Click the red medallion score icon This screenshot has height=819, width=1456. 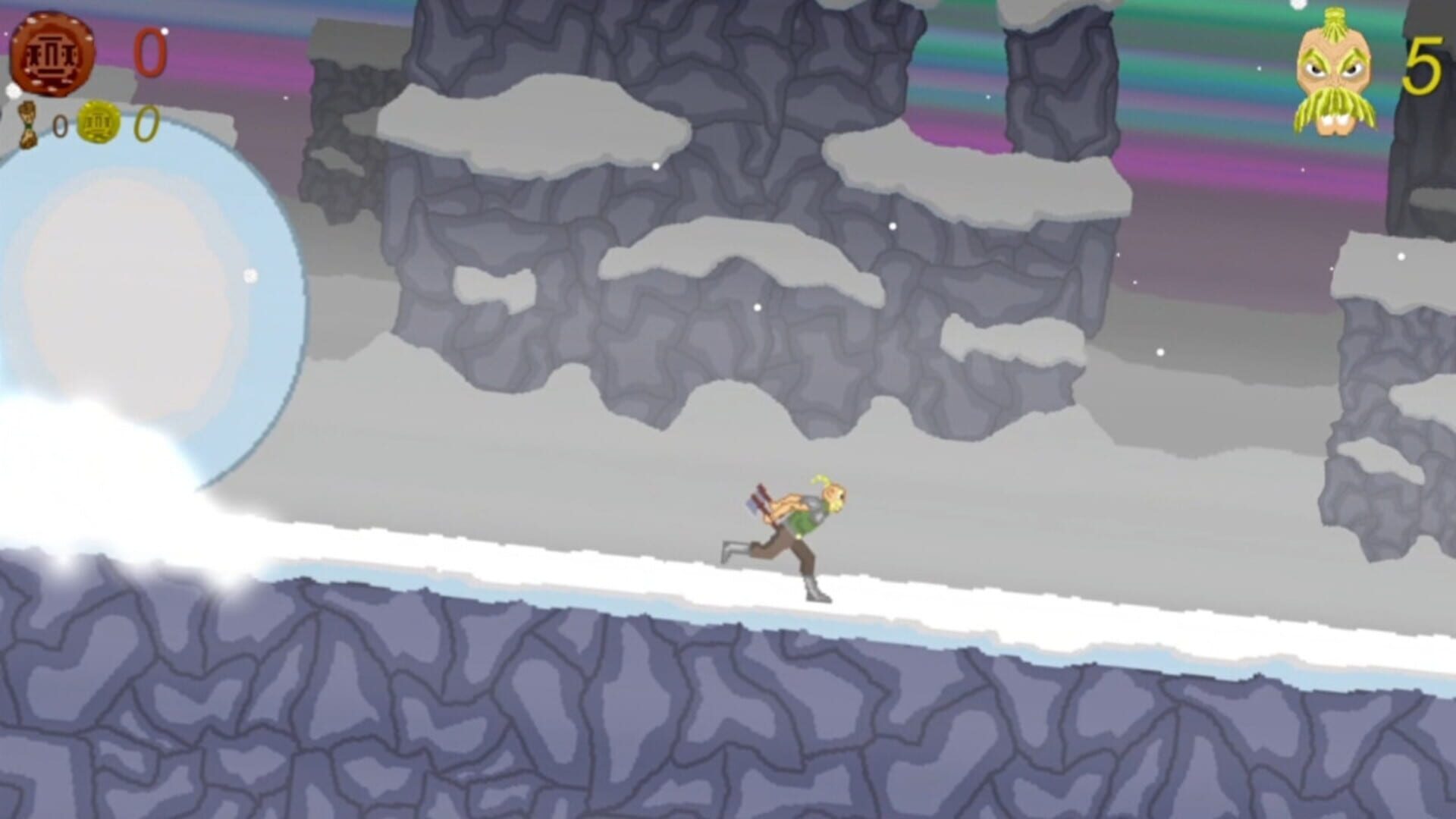tap(52, 52)
